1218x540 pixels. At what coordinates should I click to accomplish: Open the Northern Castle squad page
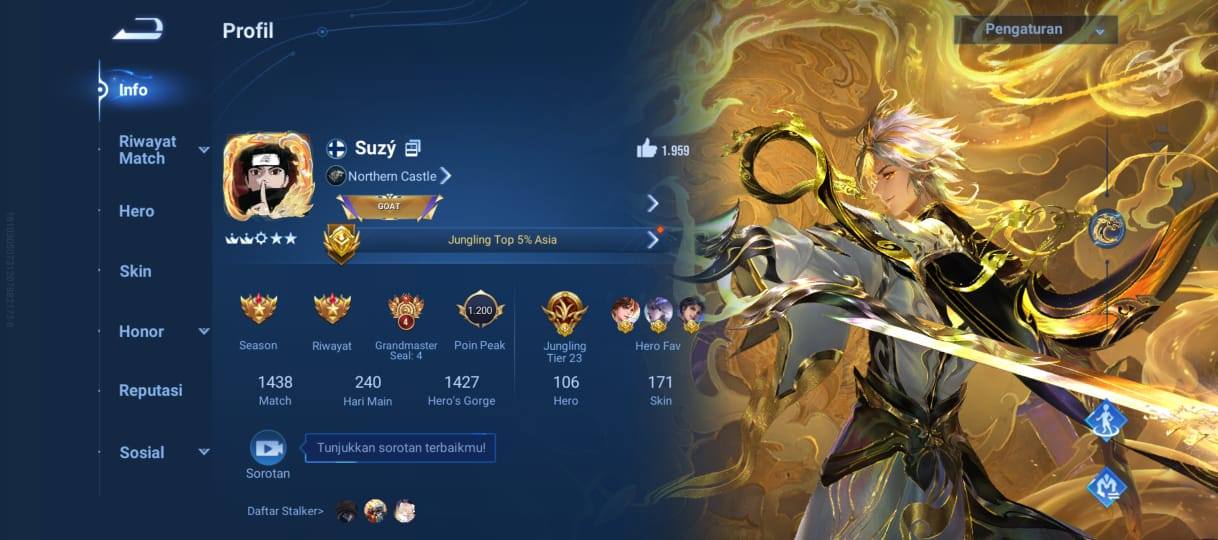click(391, 176)
